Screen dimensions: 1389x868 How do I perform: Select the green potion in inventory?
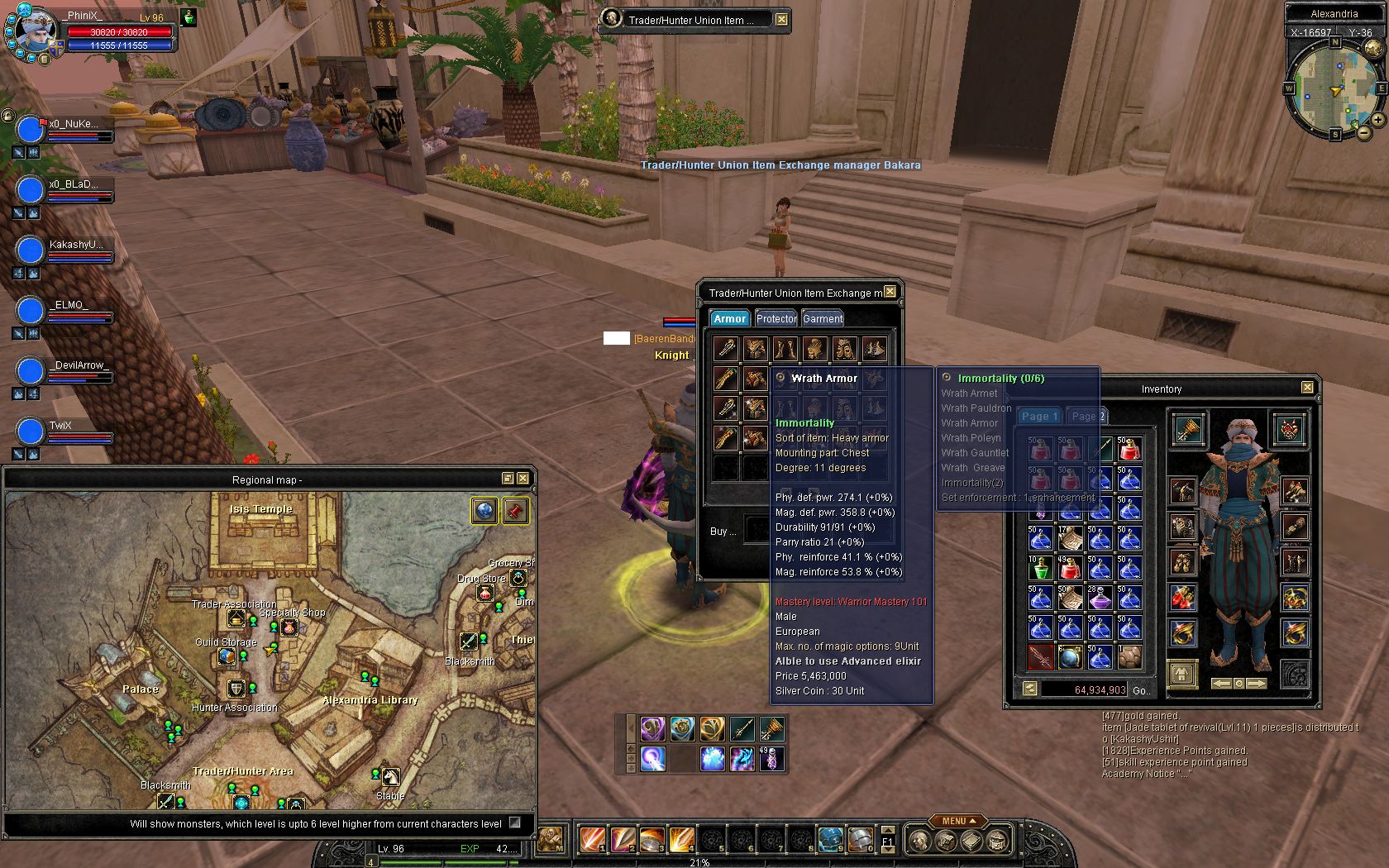[x=1040, y=568]
